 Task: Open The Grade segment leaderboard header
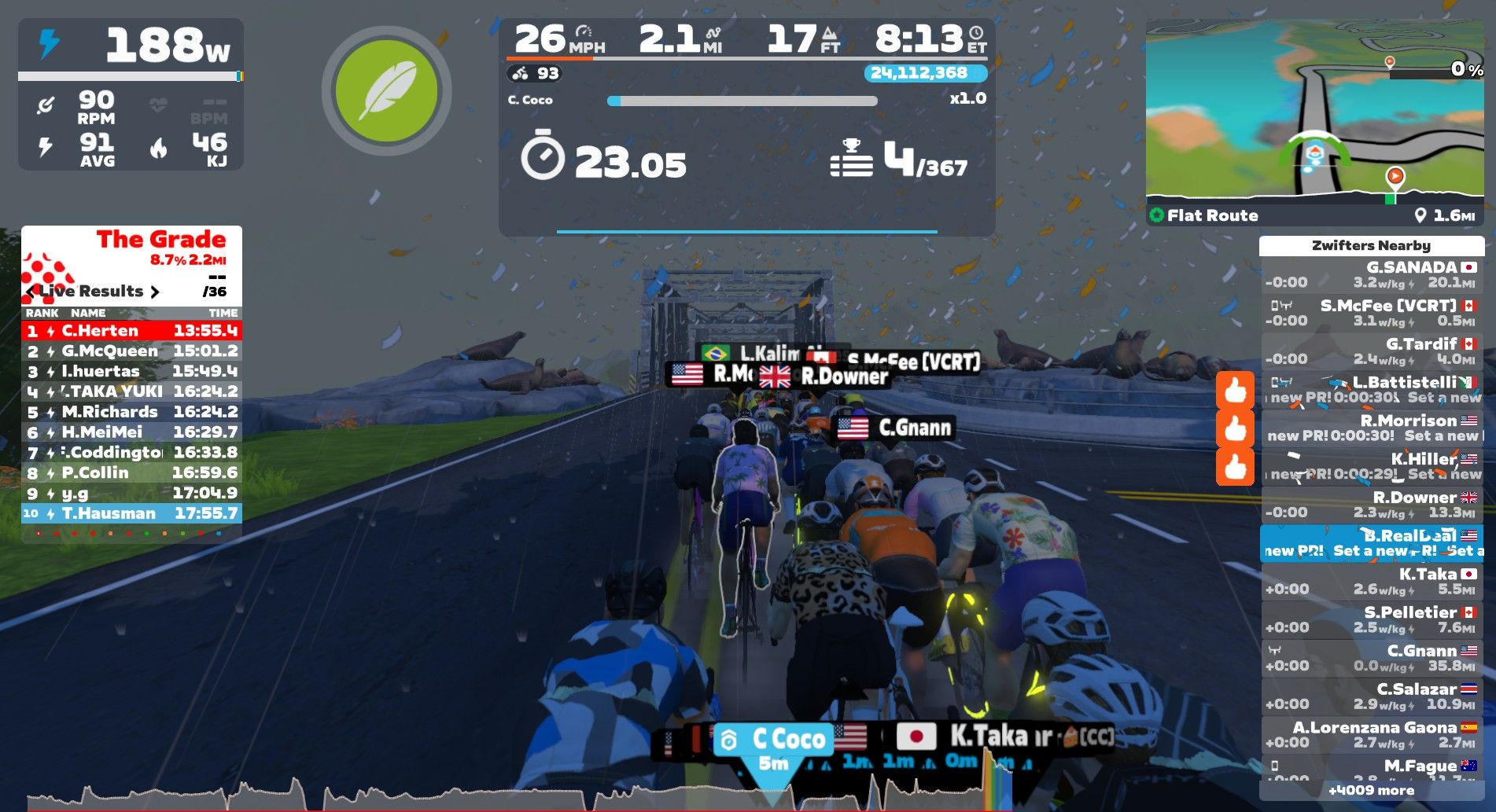click(x=160, y=240)
